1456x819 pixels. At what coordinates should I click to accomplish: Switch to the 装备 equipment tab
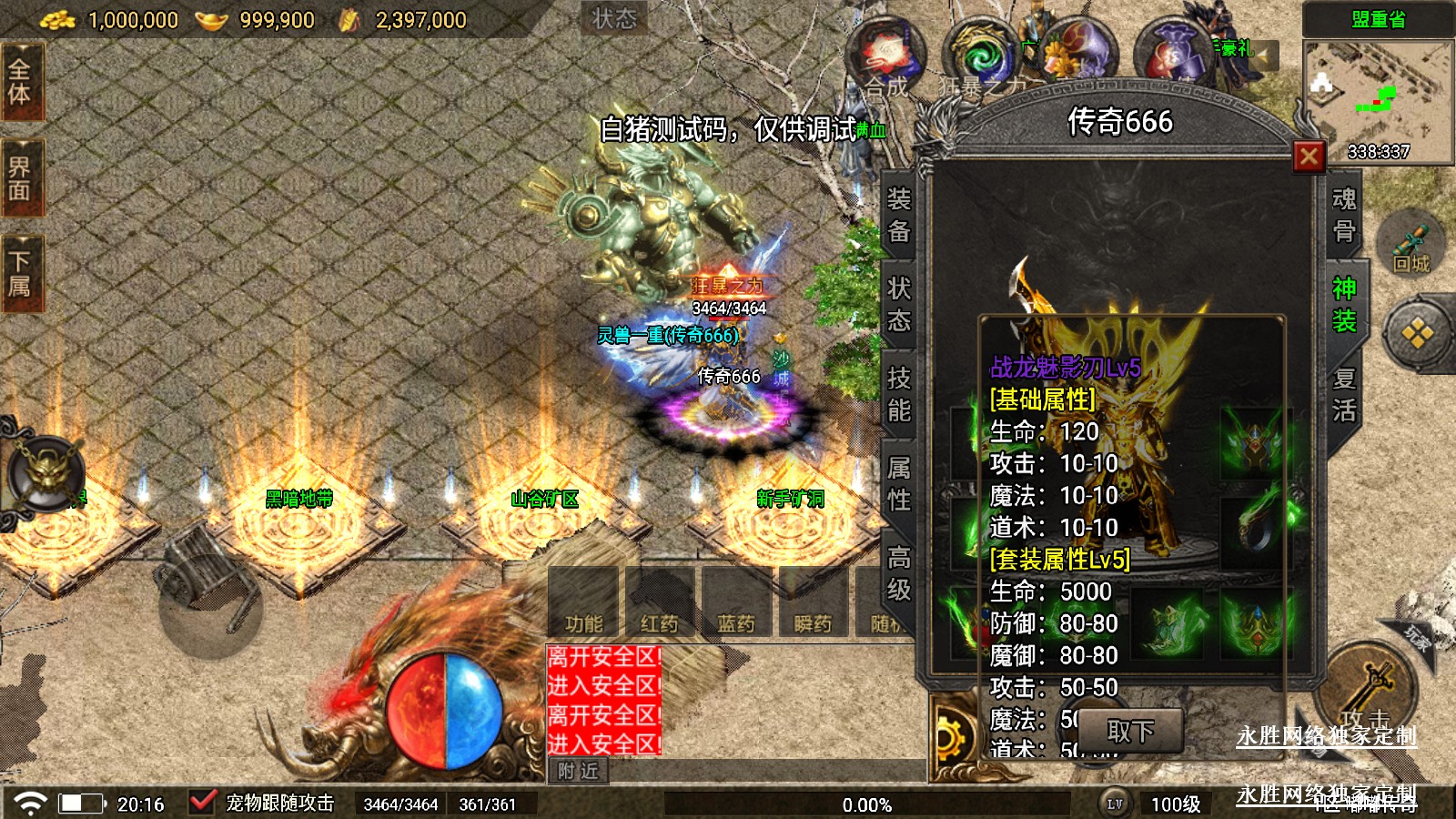[x=899, y=215]
